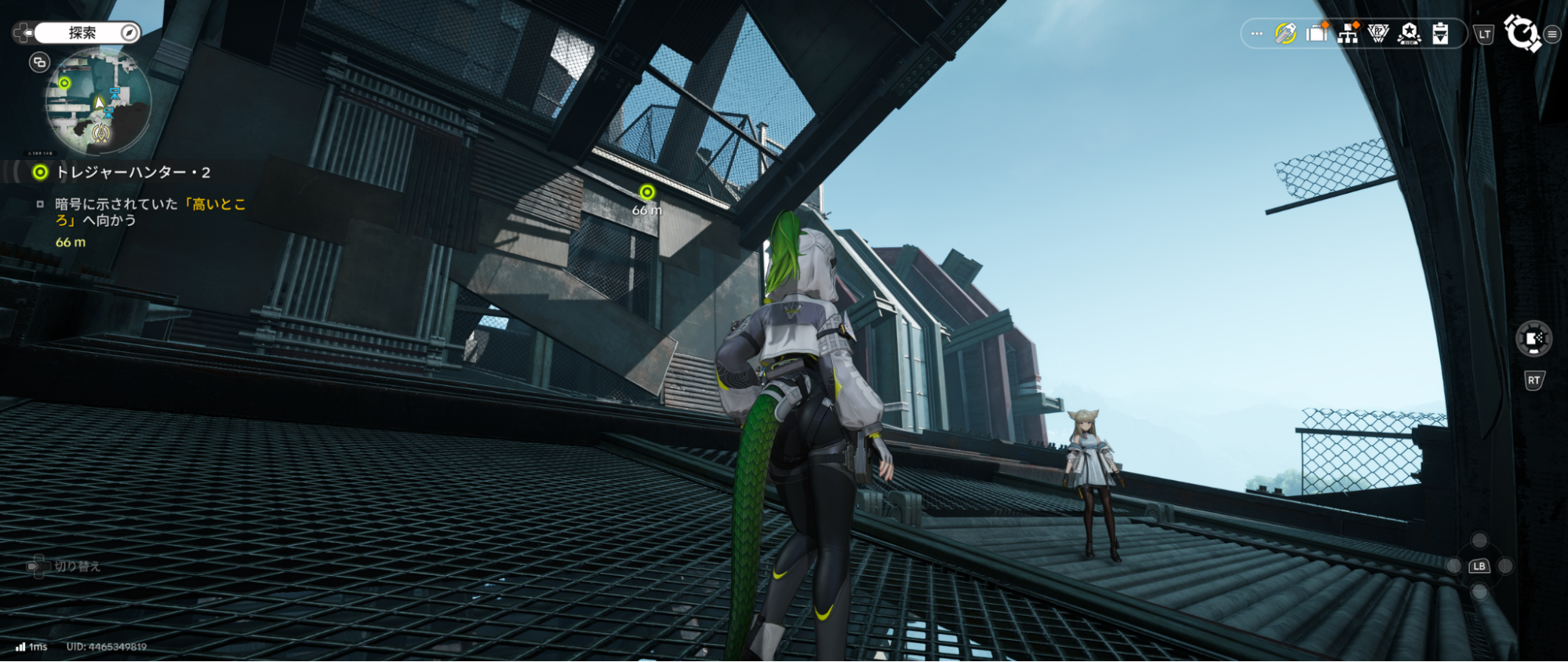Open the clipboard missions icon

1439,34
